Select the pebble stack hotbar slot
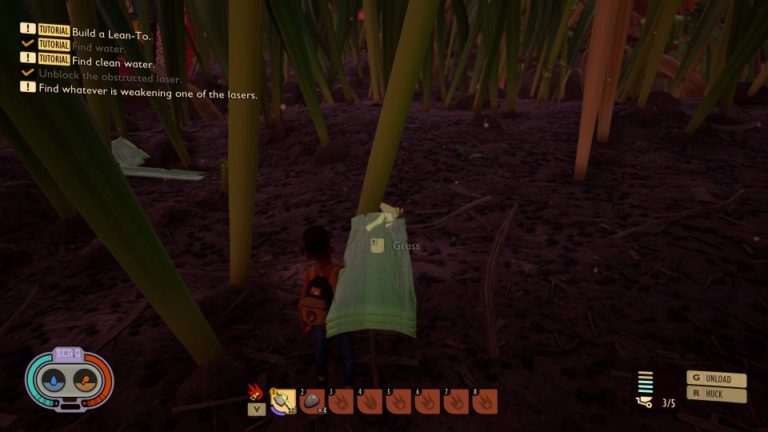The width and height of the screenshot is (768, 432). 313,401
